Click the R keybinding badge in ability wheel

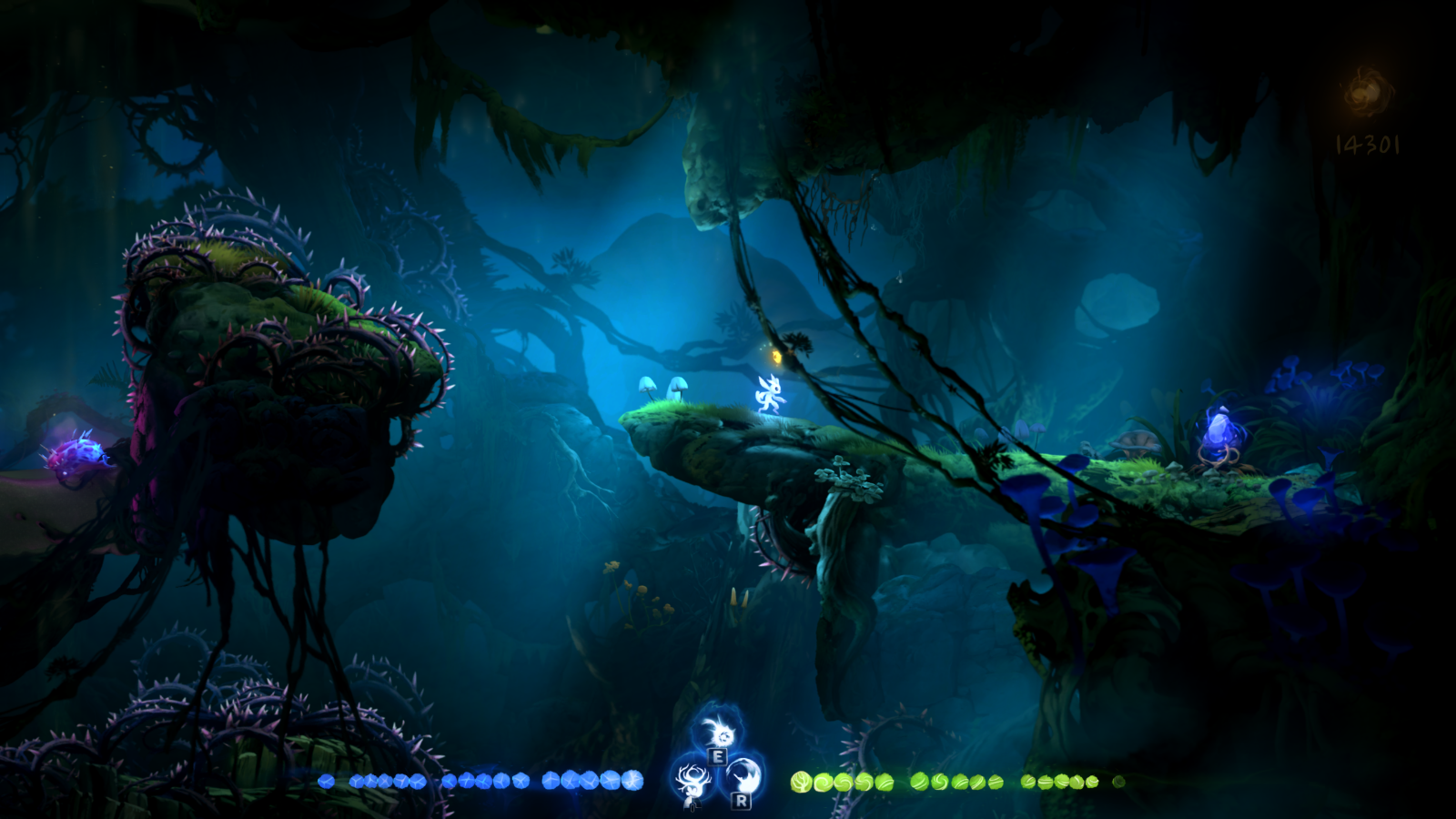743,802
